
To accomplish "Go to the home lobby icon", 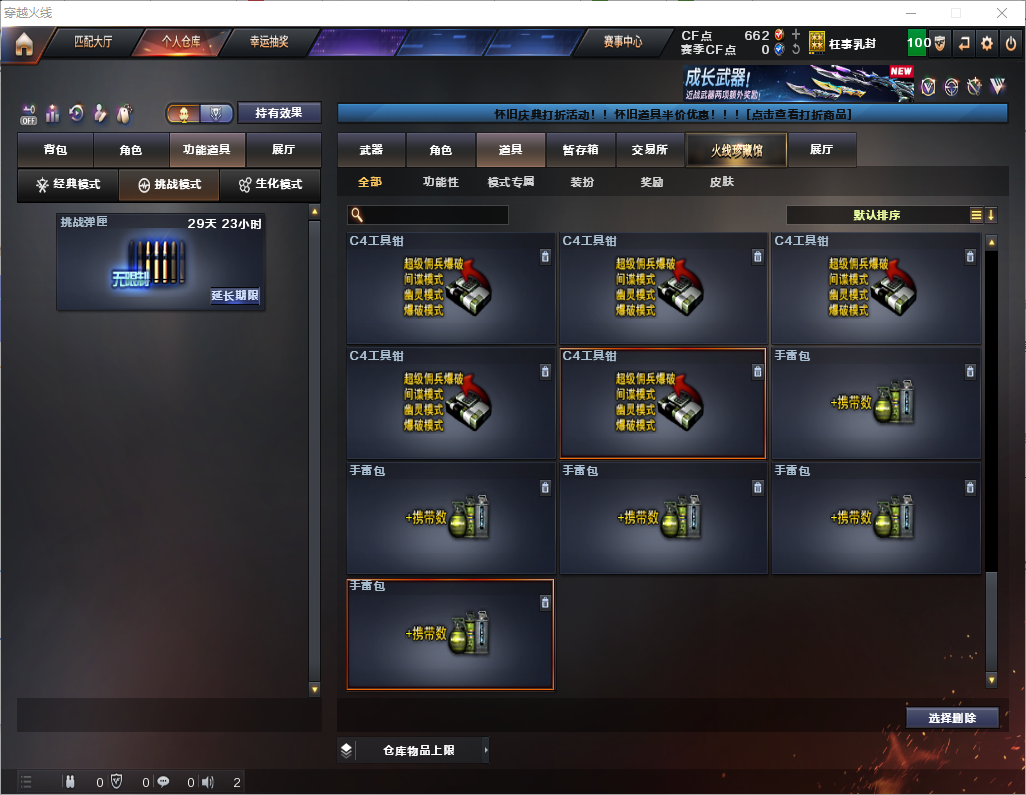I will point(24,44).
